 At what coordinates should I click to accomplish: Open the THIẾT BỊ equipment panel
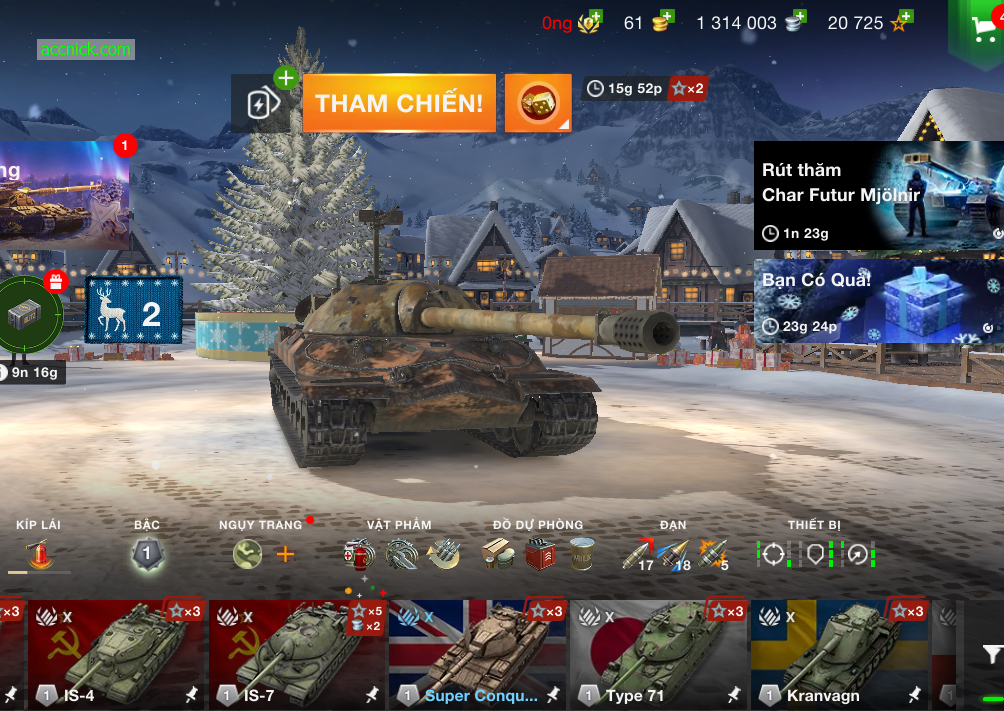[x=815, y=553]
